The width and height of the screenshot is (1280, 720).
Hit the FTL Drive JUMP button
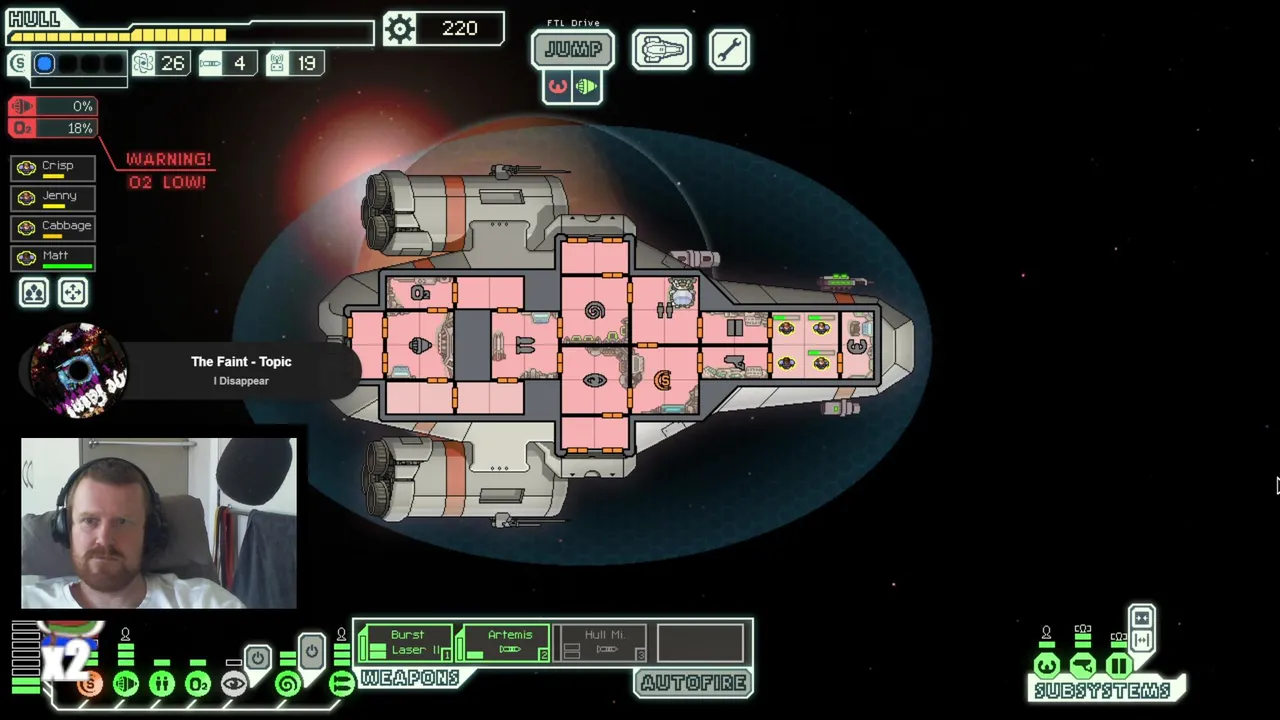coord(572,49)
